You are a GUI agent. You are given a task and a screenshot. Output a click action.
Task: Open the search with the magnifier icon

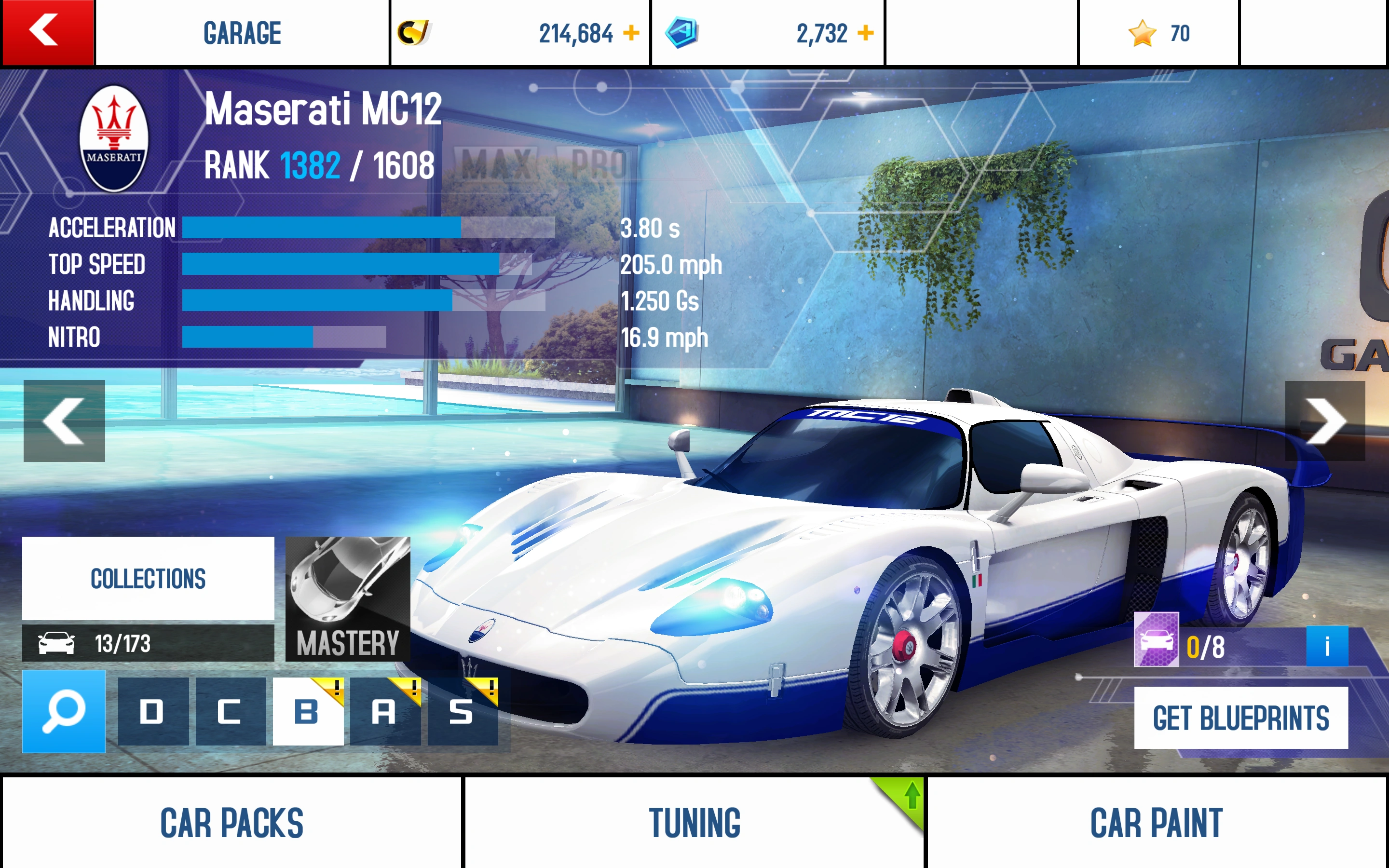click(63, 710)
